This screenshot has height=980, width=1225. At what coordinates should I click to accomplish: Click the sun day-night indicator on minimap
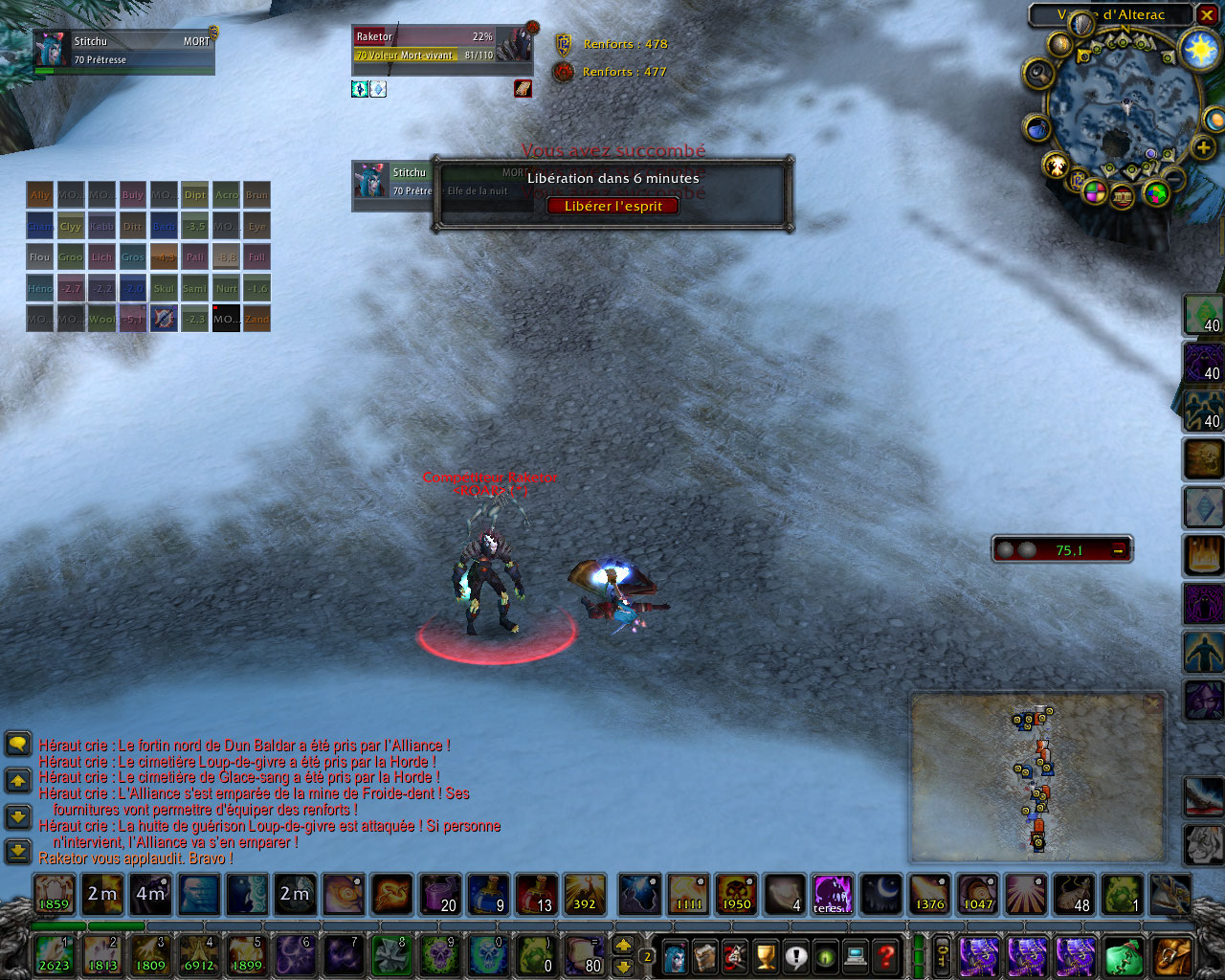[1200, 49]
